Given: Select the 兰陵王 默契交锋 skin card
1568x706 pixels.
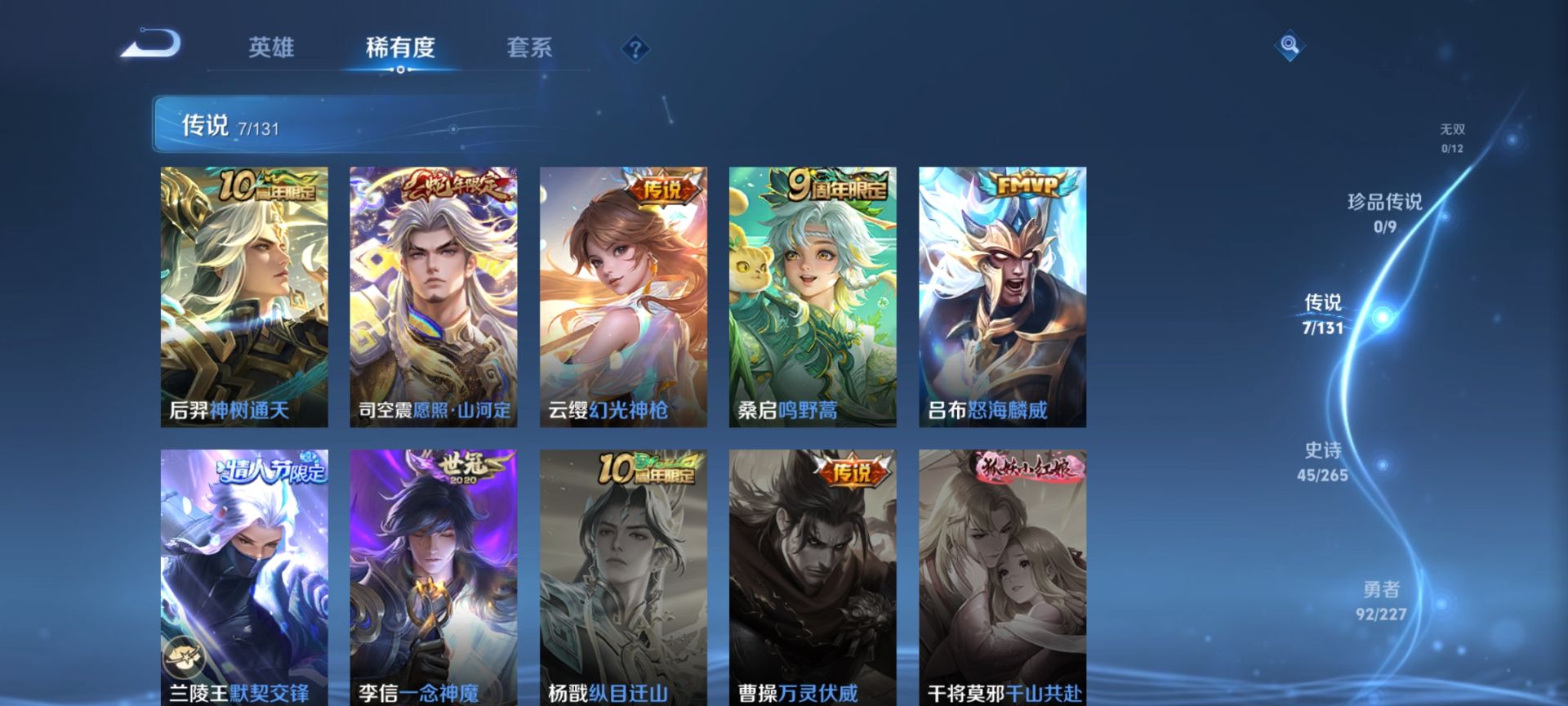Looking at the screenshot, I should click(x=244, y=577).
